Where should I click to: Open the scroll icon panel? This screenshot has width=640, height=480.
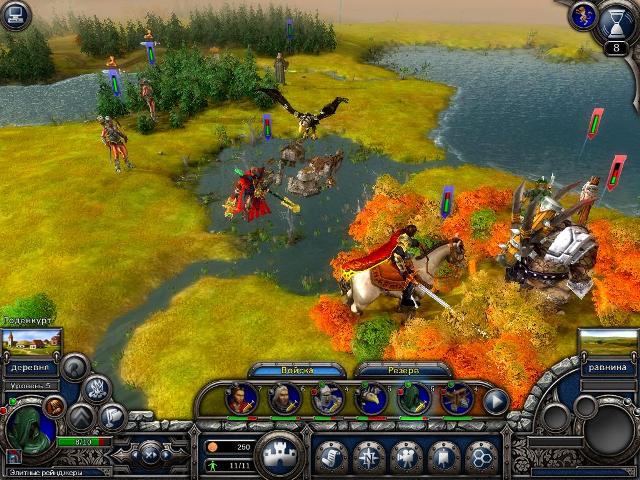(x=331, y=456)
